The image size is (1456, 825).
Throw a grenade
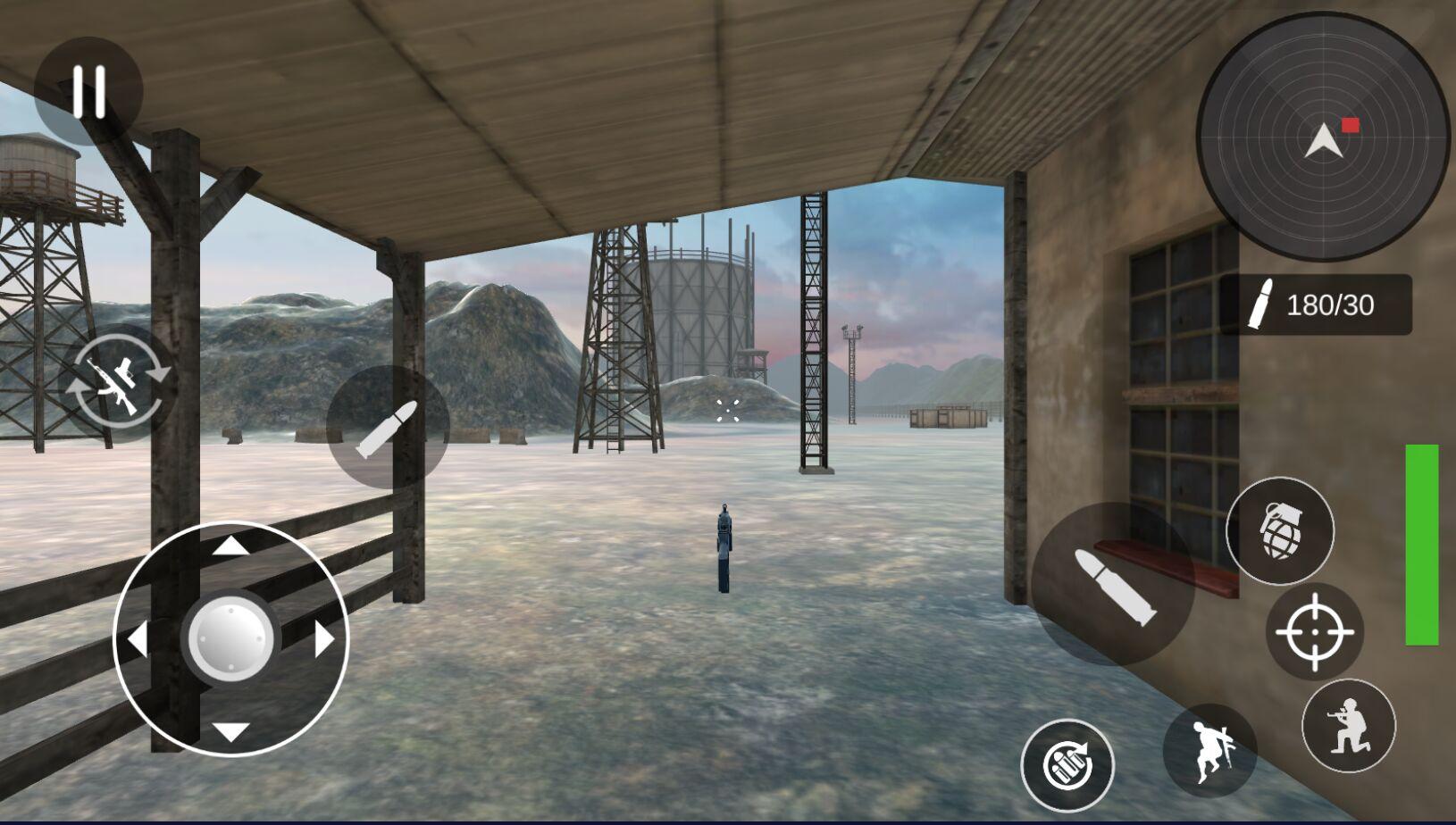click(1280, 531)
